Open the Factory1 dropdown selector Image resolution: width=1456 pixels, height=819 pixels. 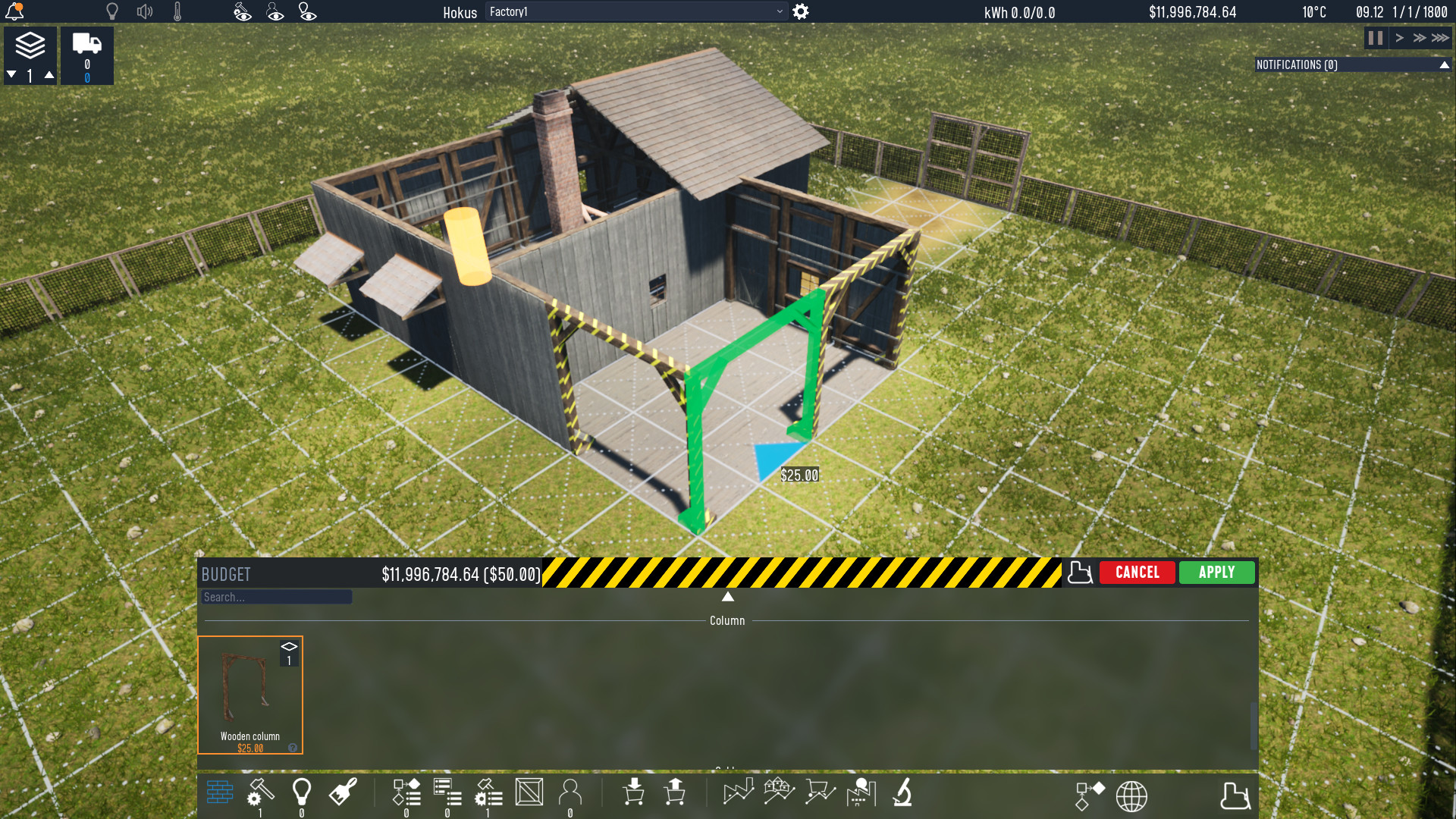click(x=635, y=12)
